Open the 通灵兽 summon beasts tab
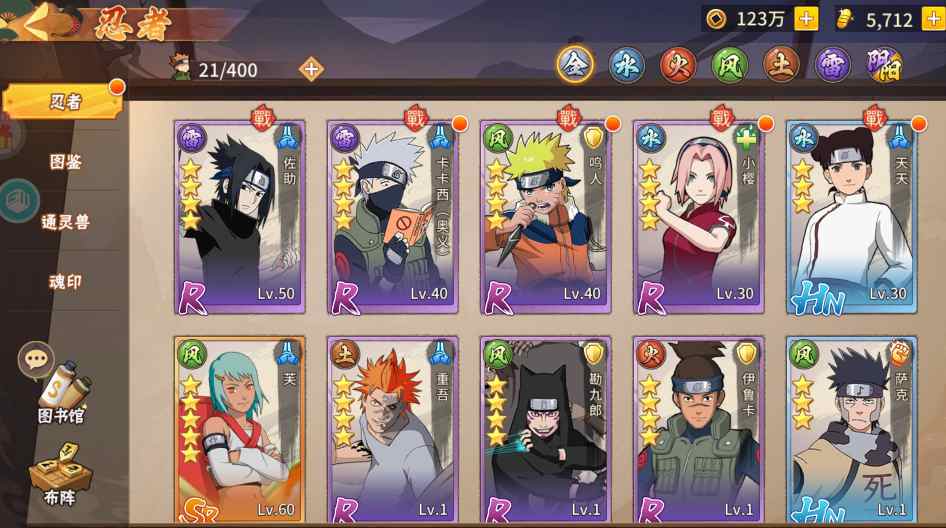The height and width of the screenshot is (528, 946). click(x=66, y=222)
